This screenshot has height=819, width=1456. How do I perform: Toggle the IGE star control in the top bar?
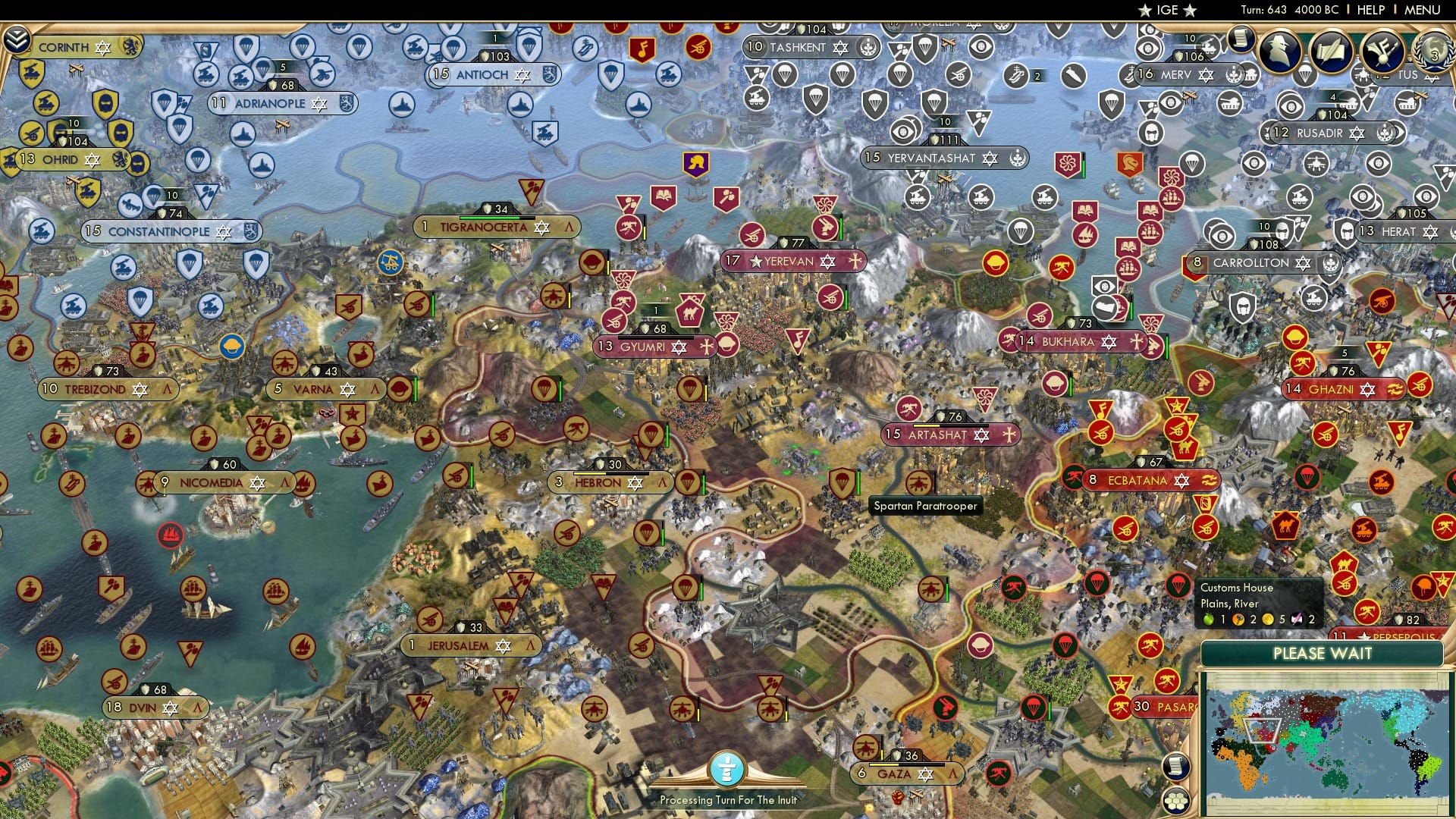(x=1166, y=11)
